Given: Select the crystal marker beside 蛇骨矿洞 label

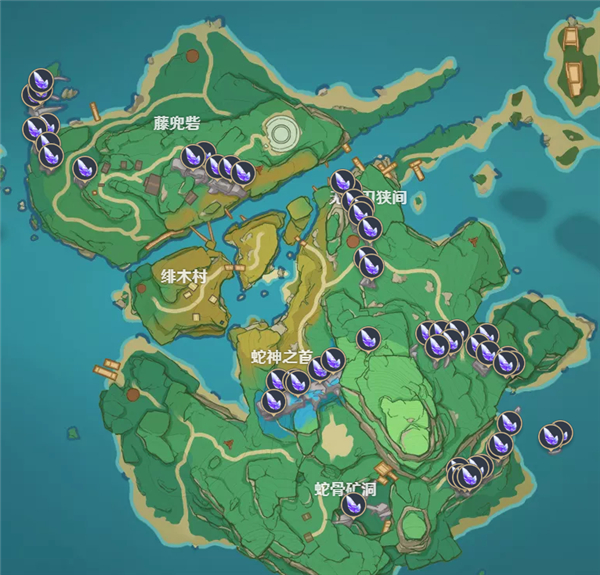Looking at the screenshot, I should point(353,504).
